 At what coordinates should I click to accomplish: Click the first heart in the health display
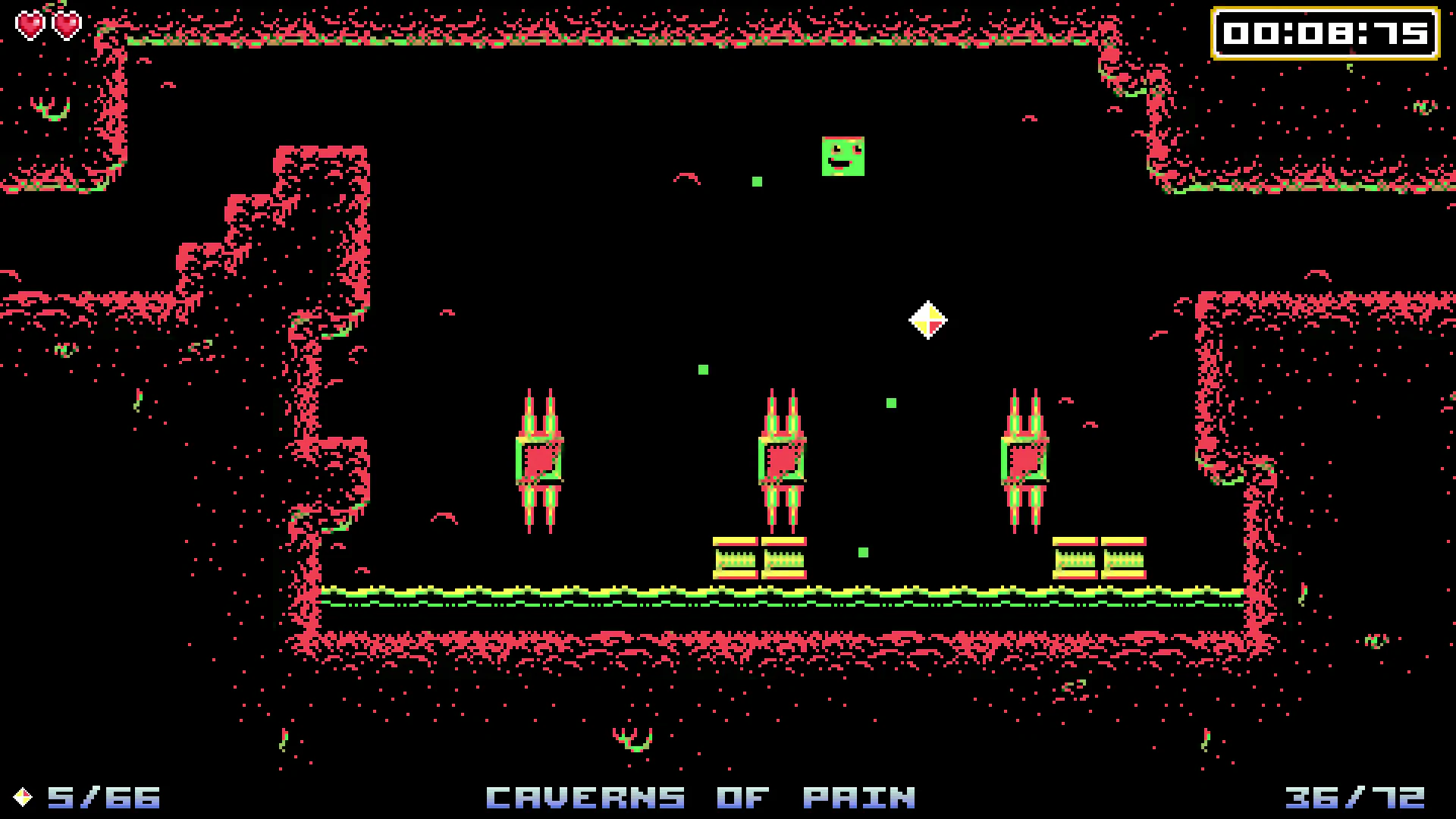30,24
